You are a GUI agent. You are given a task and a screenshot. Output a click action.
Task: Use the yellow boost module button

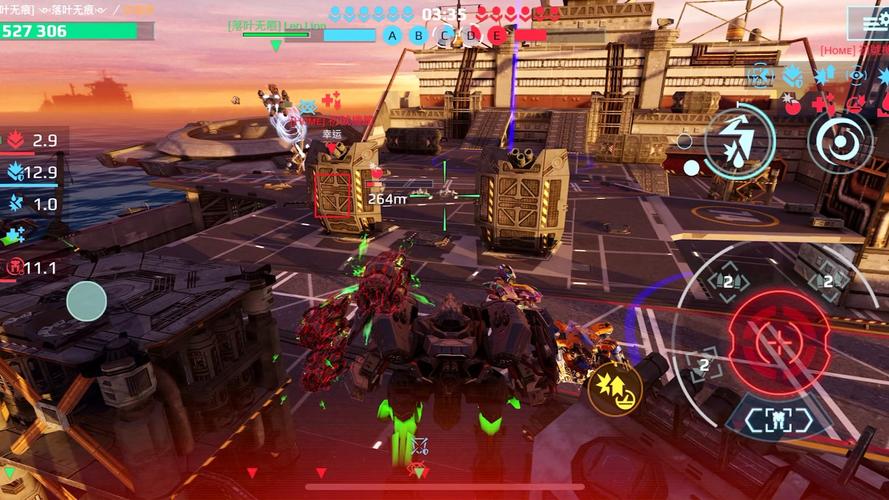(613, 387)
